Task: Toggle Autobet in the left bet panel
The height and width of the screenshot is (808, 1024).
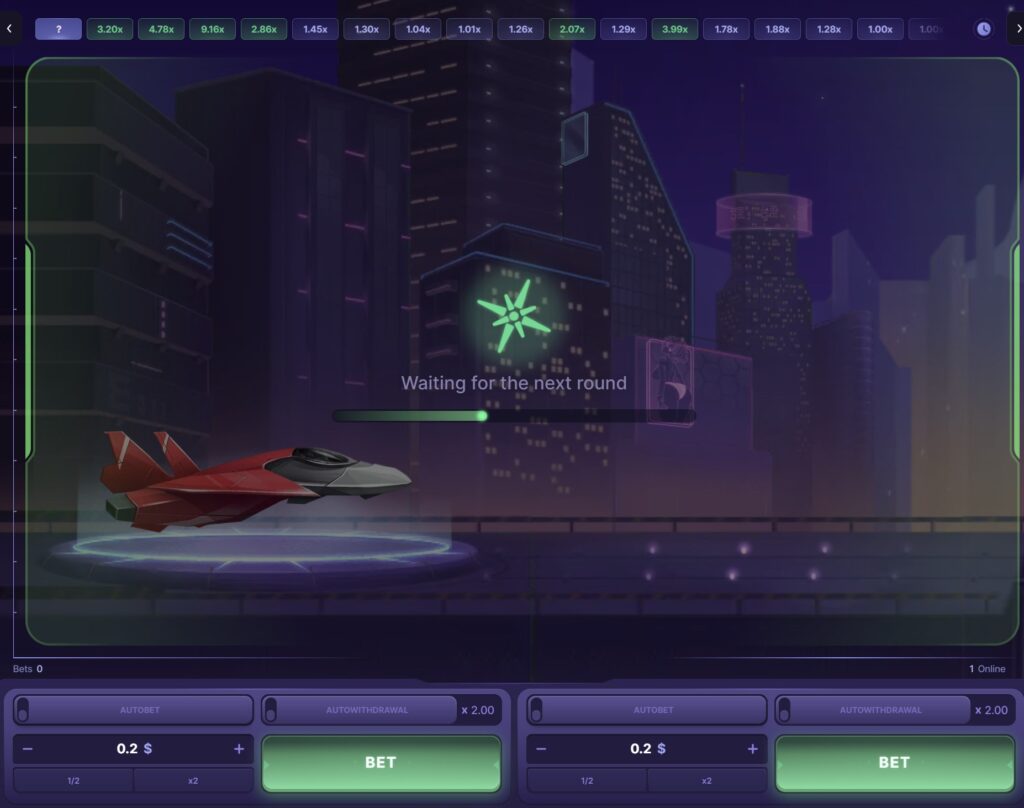Action: [x=24, y=710]
